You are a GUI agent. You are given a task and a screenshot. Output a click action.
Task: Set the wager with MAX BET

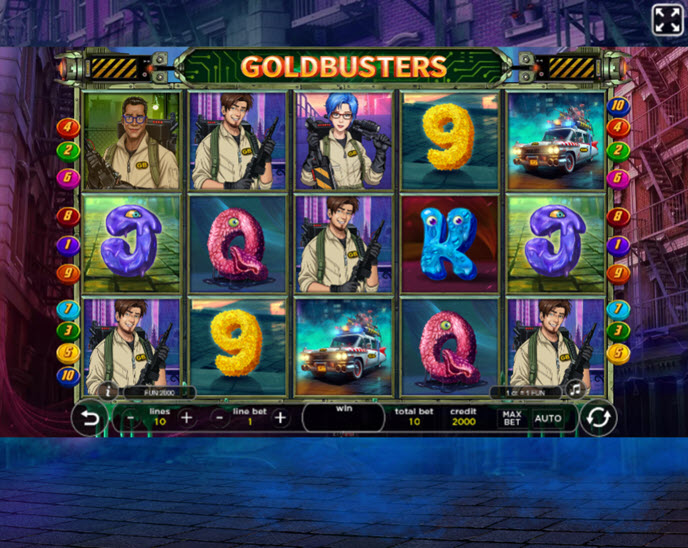pos(512,418)
